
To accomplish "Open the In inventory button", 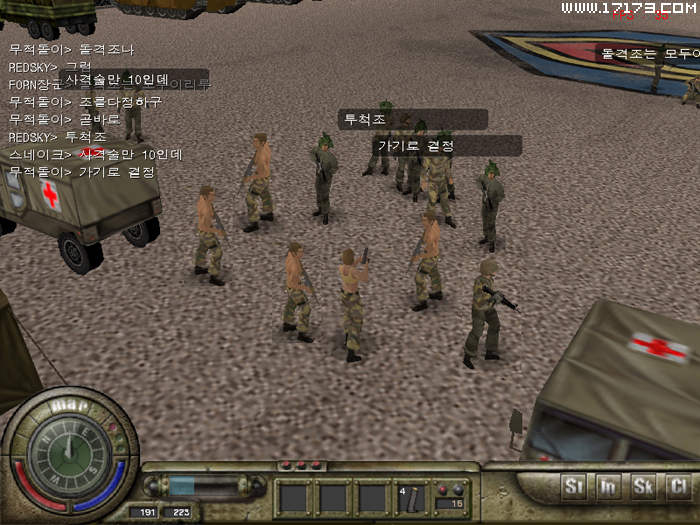I will click(609, 487).
